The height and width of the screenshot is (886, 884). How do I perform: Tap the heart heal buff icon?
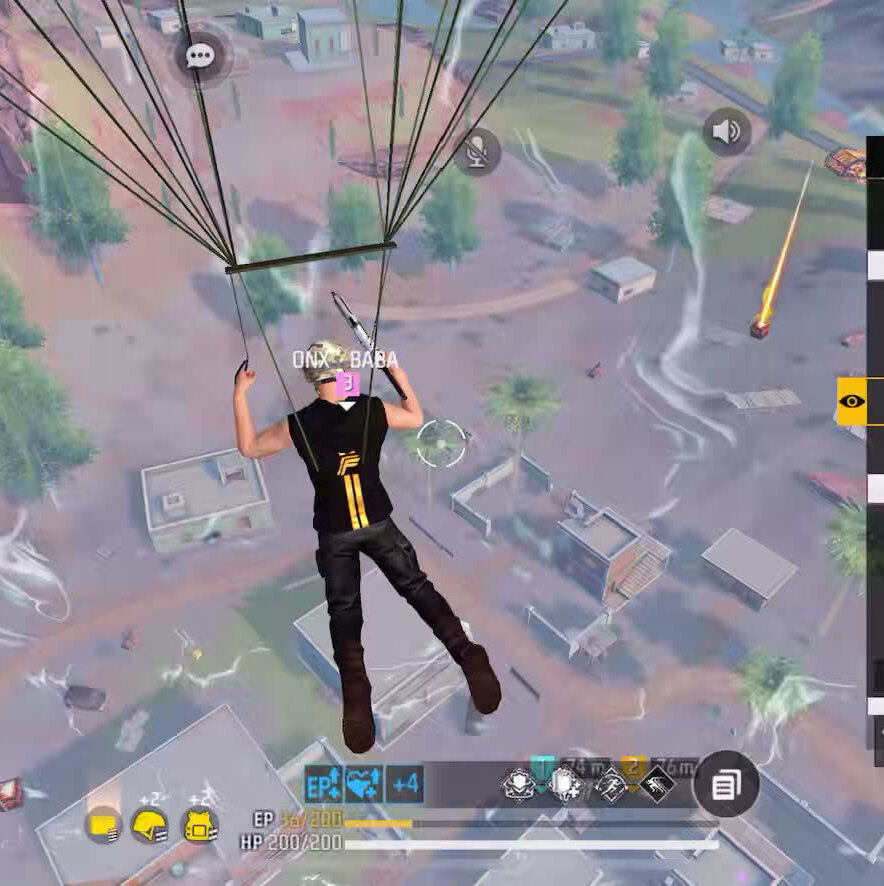coord(363,785)
